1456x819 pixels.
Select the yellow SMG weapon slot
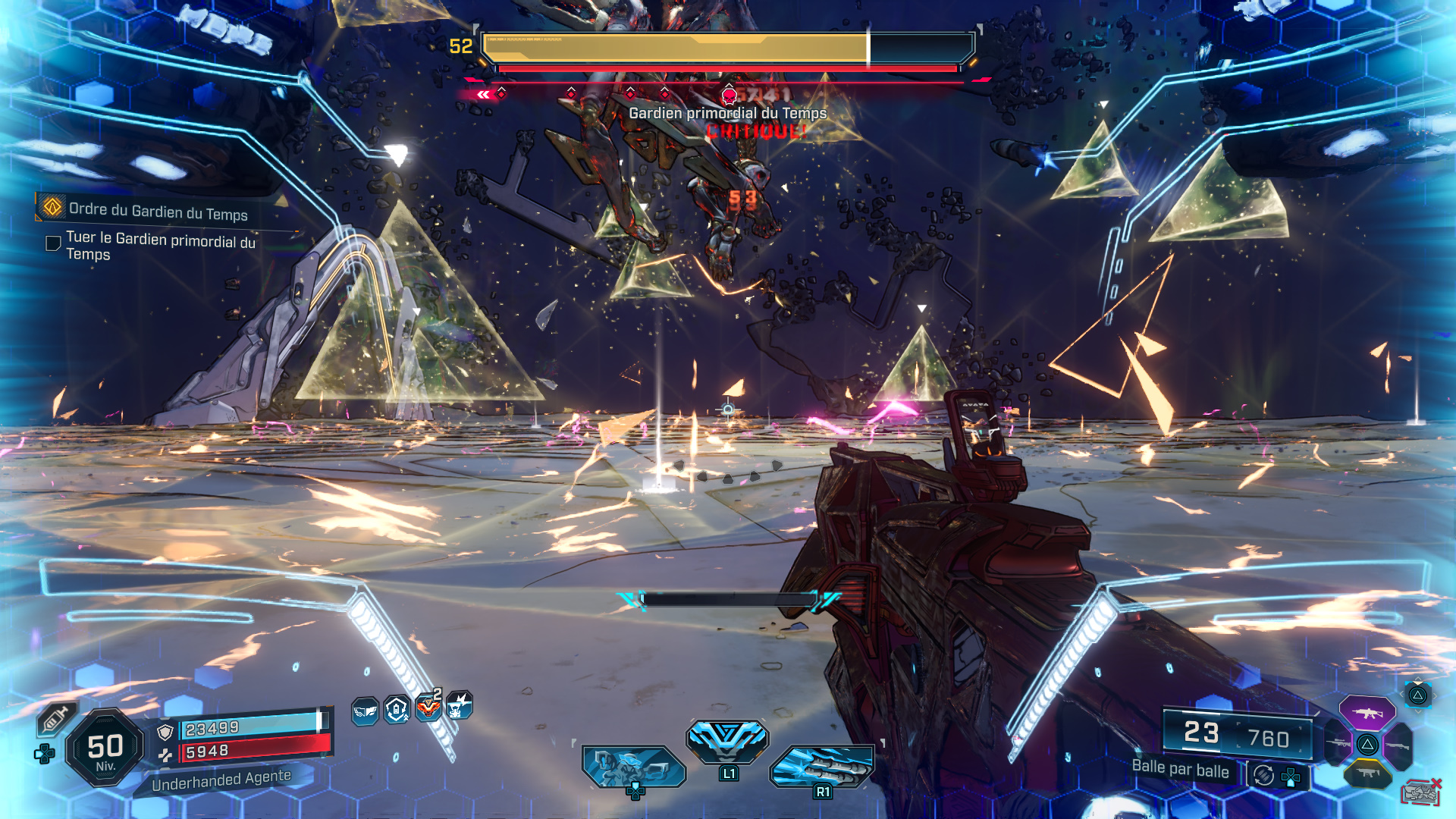point(1367,772)
